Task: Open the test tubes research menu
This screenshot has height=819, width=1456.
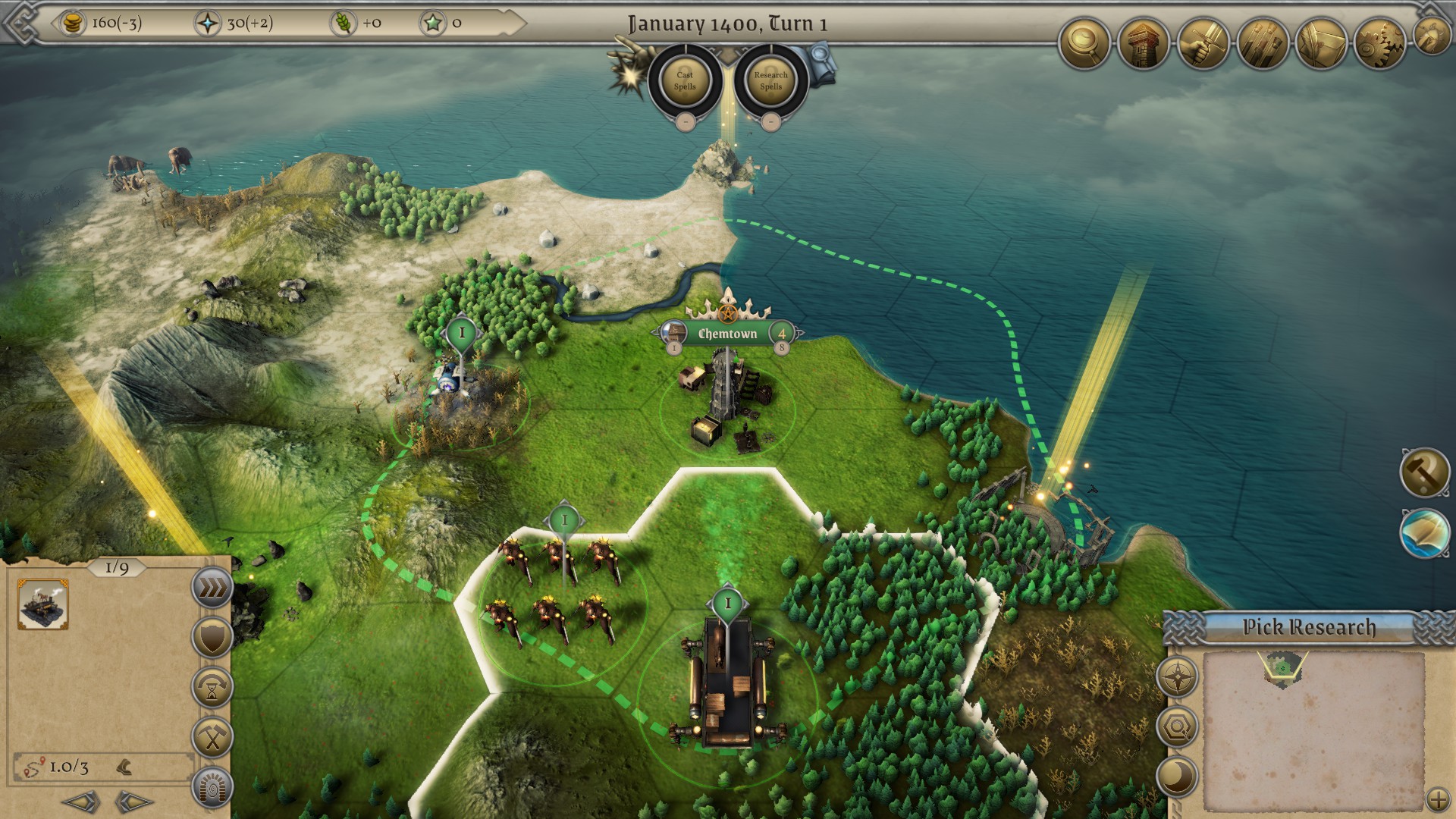Action: [x=1261, y=45]
